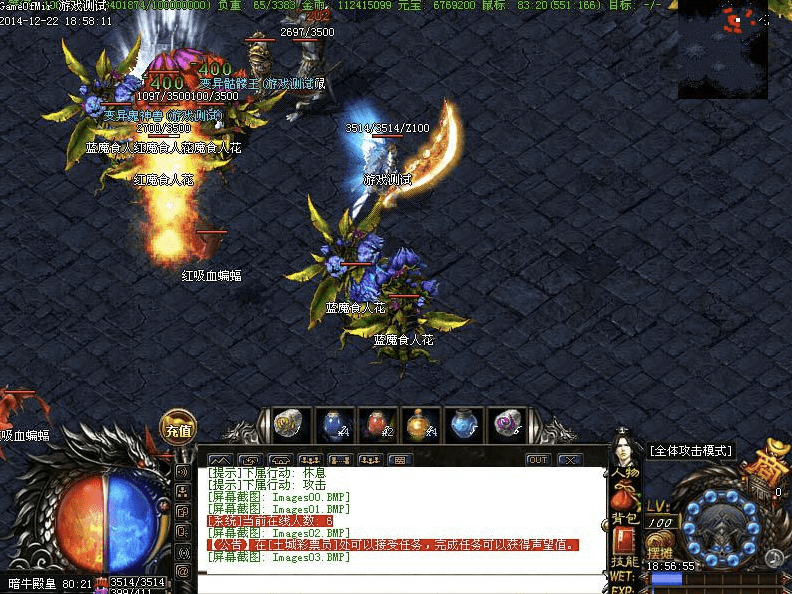Open the 充值 recharge button
The height and width of the screenshot is (594, 792).
pyautogui.click(x=179, y=430)
